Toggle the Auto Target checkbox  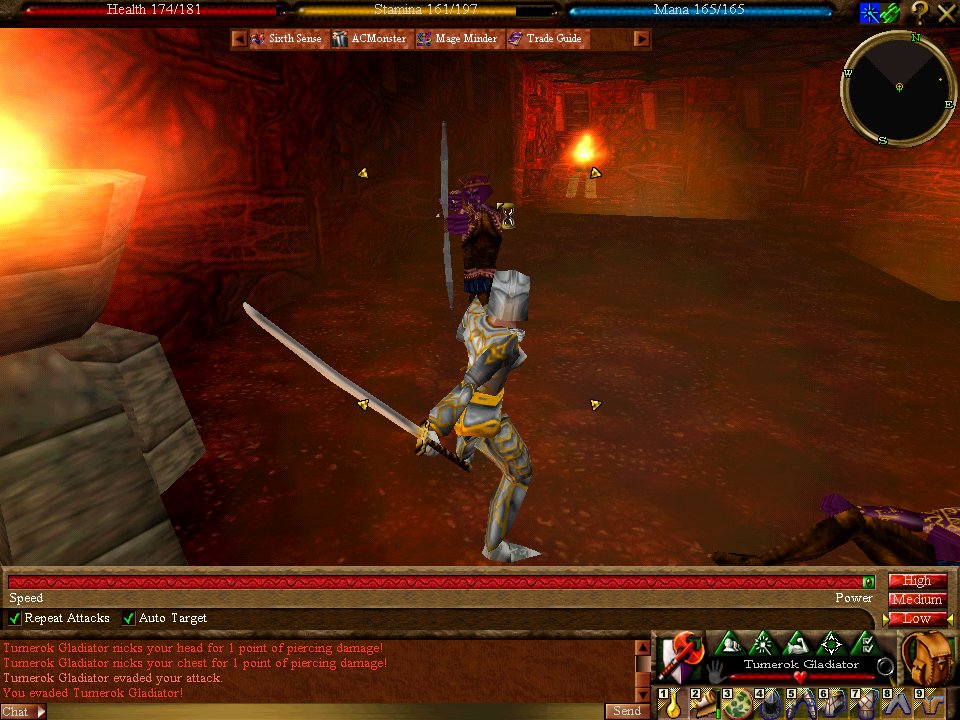[x=128, y=619]
